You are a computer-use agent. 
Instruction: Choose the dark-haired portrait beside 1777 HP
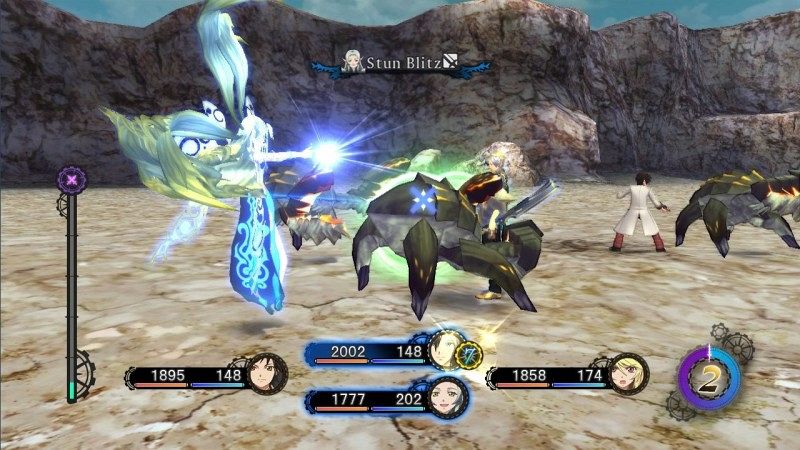[443, 399]
